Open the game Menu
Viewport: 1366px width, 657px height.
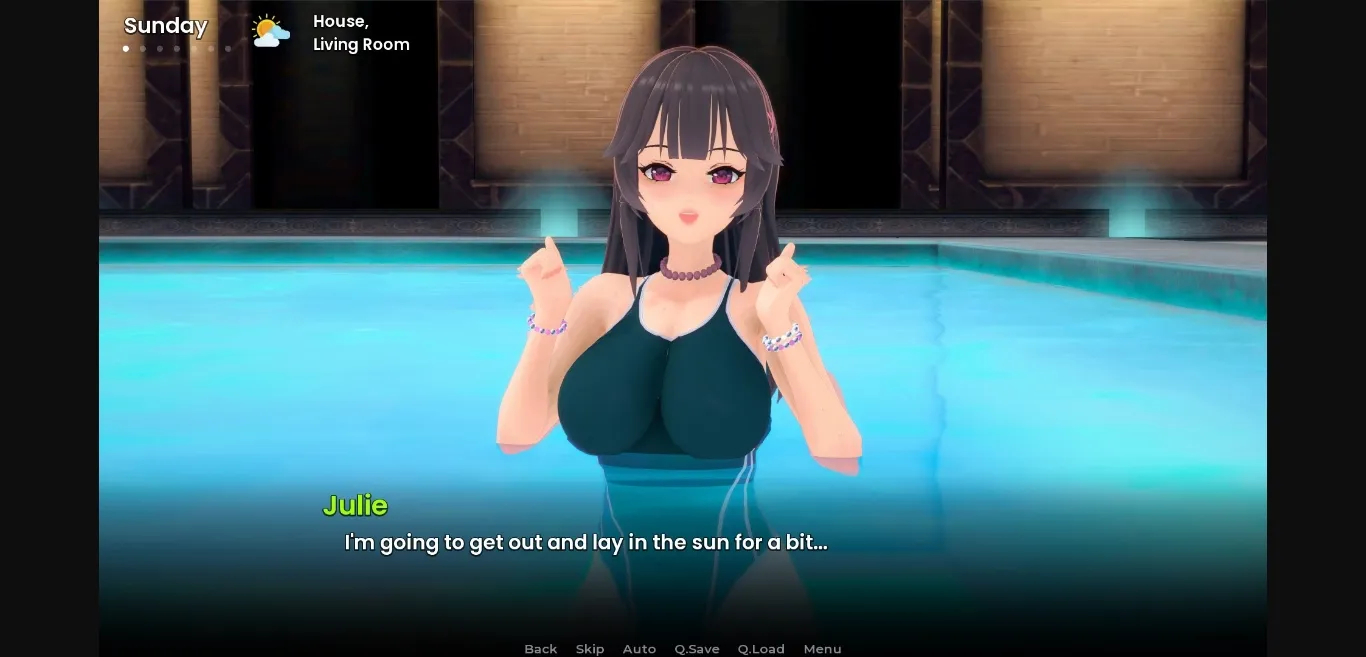tap(822, 649)
